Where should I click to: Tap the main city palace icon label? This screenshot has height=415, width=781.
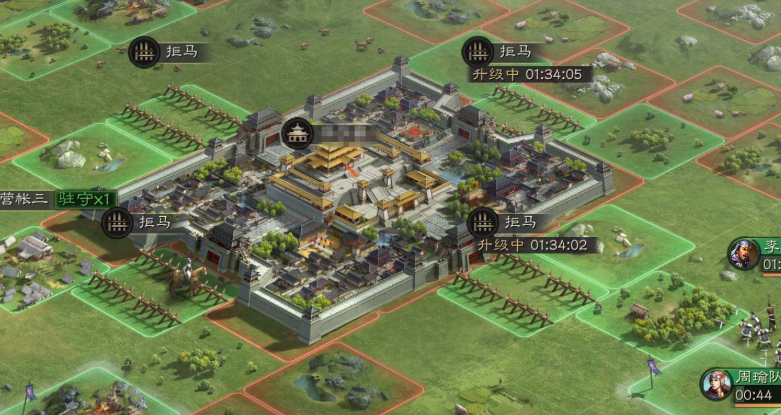coord(296,133)
